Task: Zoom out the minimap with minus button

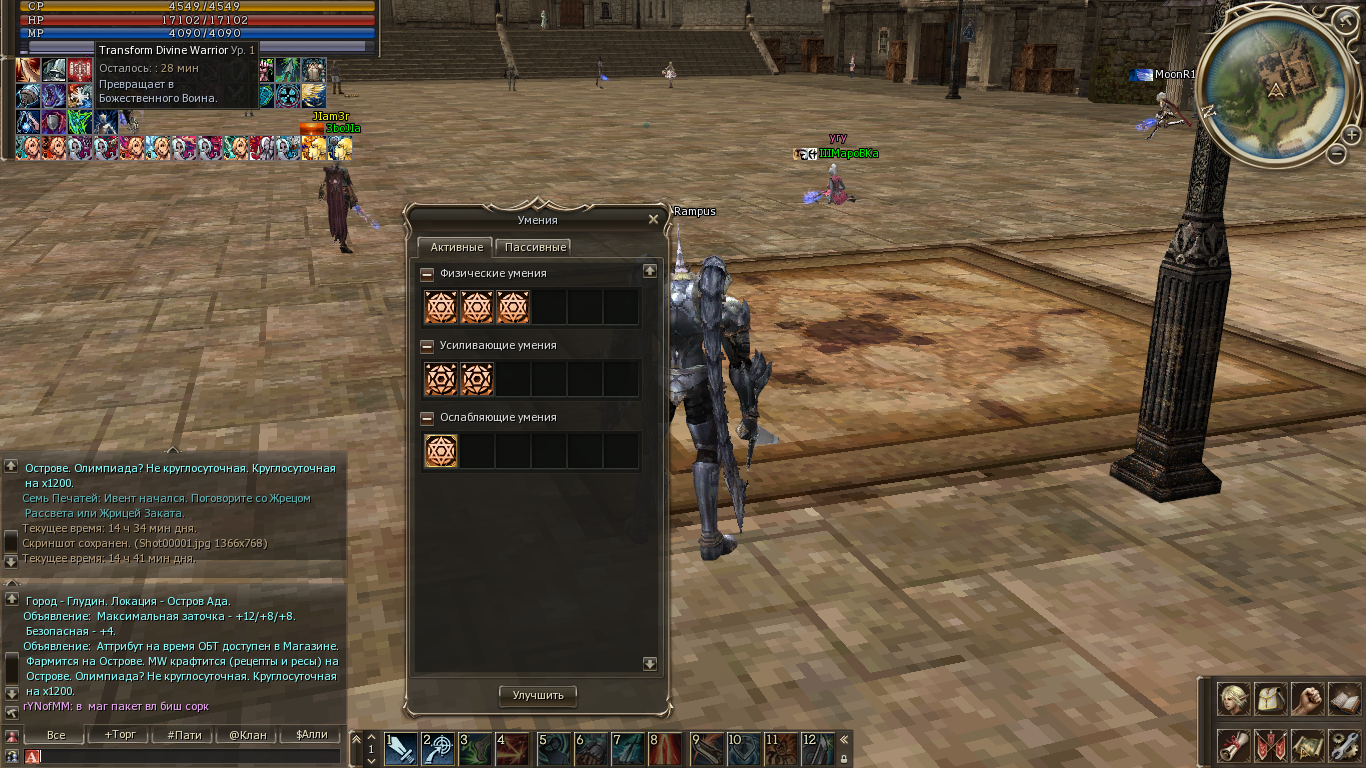Action: tap(1337, 154)
